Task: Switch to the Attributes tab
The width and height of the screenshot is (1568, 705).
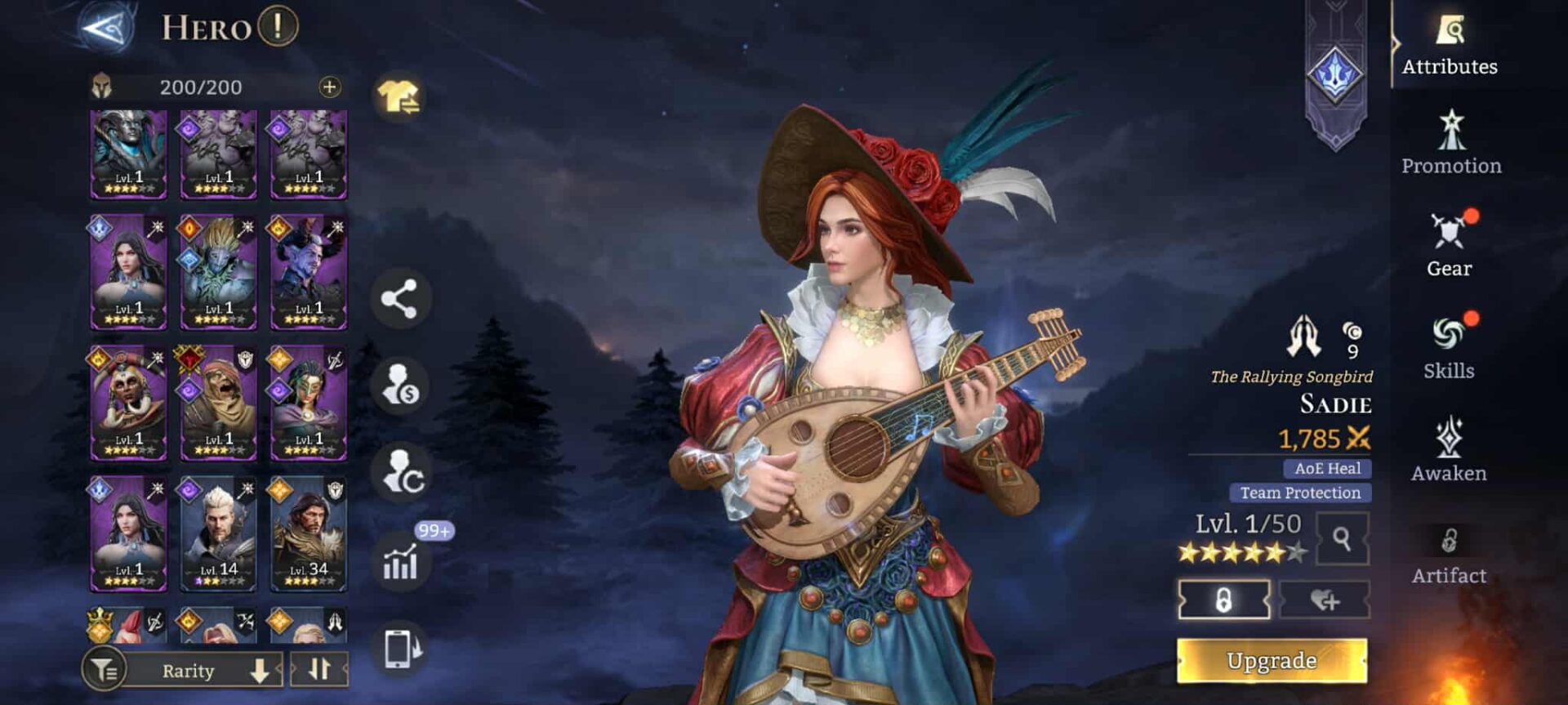Action: [1450, 46]
